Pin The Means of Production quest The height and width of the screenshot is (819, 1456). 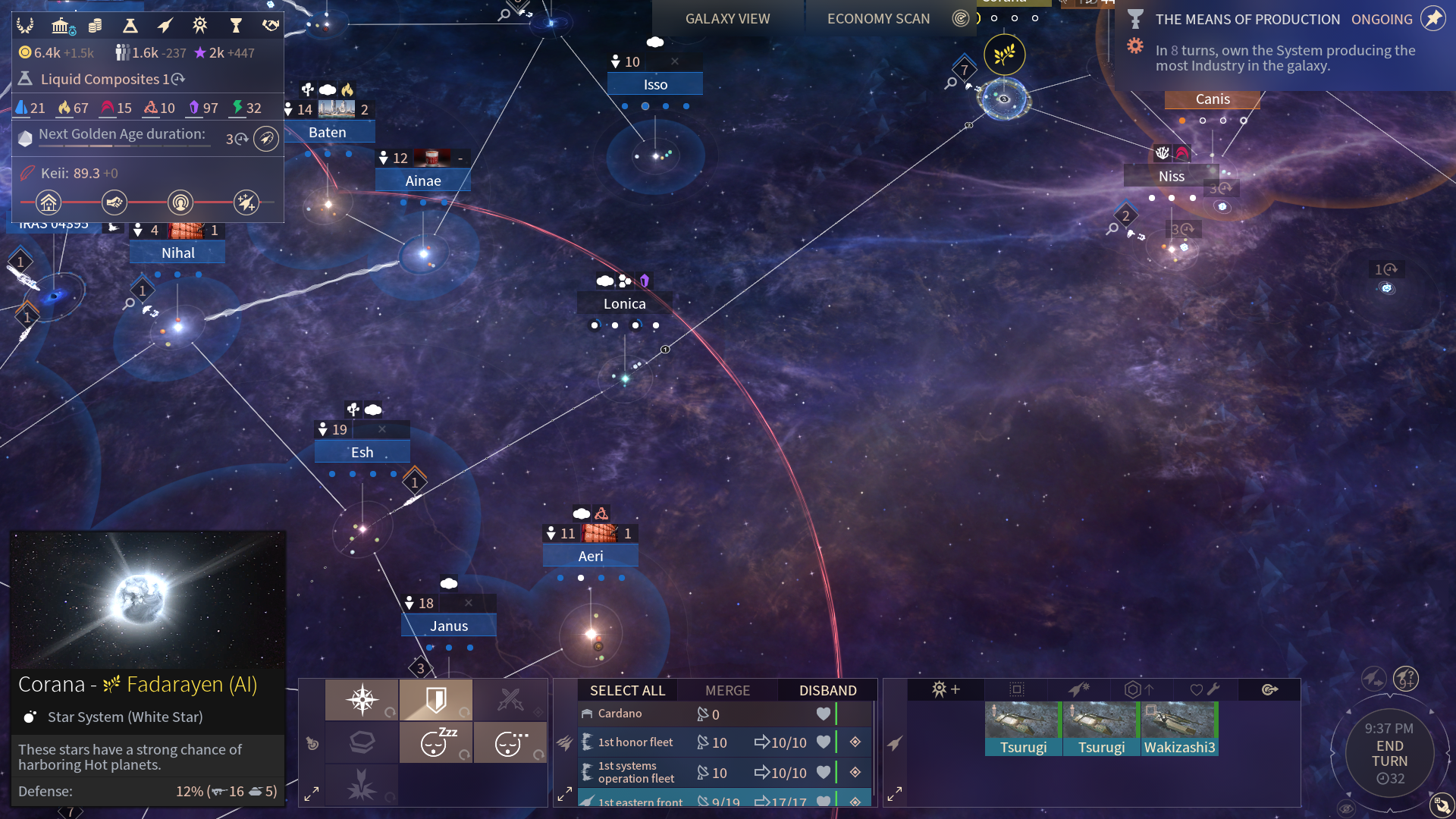click(x=1433, y=19)
